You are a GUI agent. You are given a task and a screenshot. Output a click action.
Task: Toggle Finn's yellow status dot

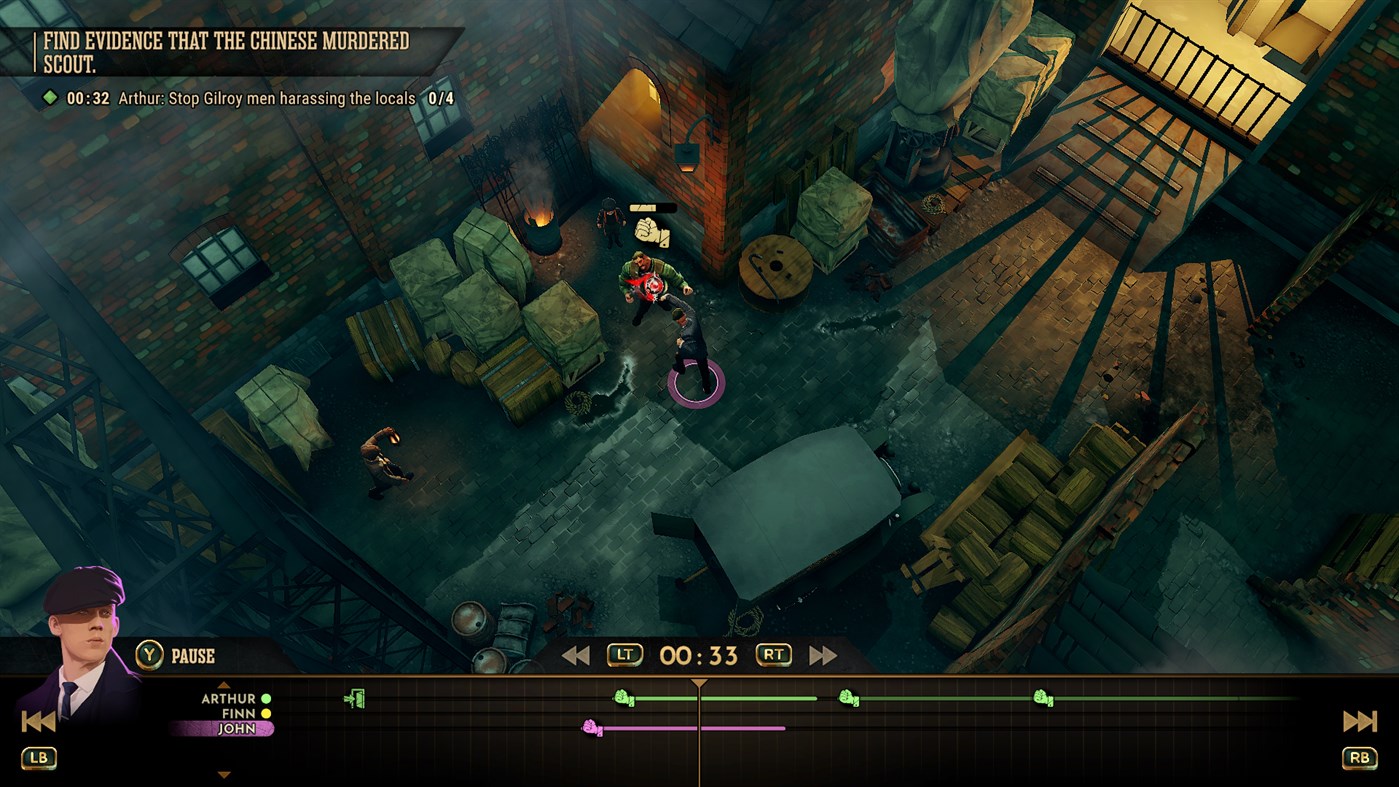pos(265,714)
